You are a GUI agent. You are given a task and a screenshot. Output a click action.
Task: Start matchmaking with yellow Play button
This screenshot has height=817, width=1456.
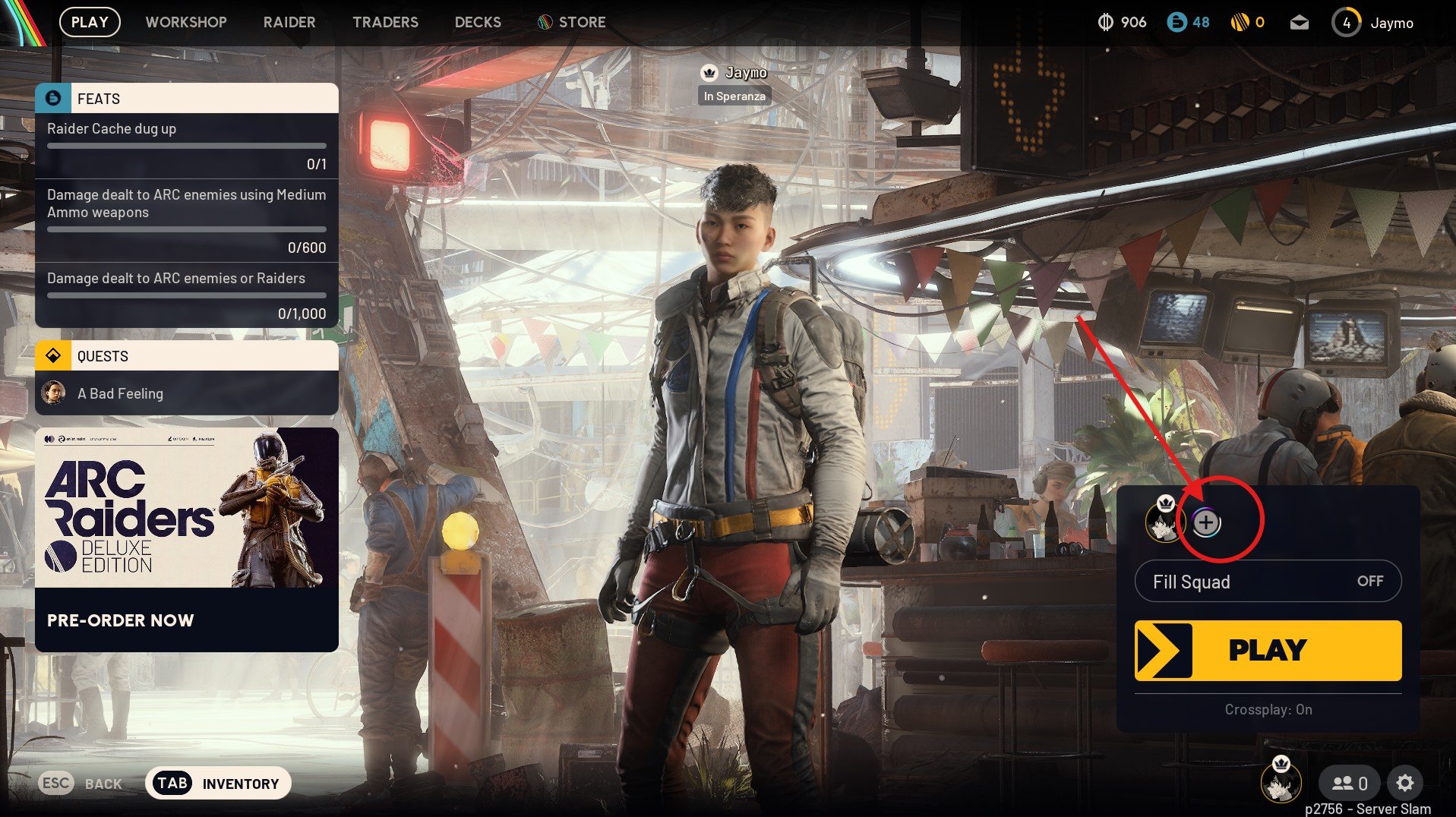click(1268, 650)
